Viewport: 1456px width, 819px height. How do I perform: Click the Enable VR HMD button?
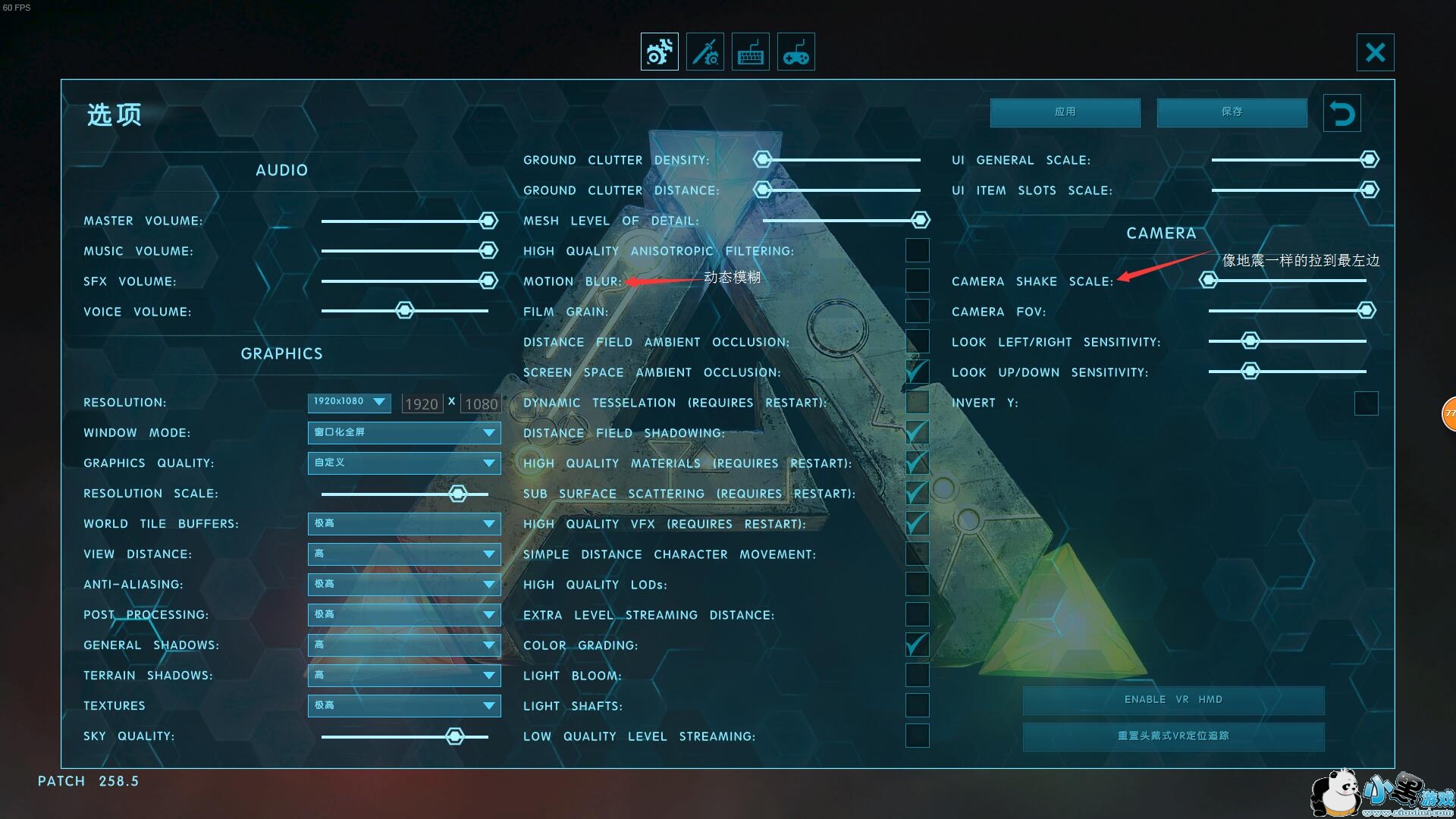pyautogui.click(x=1173, y=700)
